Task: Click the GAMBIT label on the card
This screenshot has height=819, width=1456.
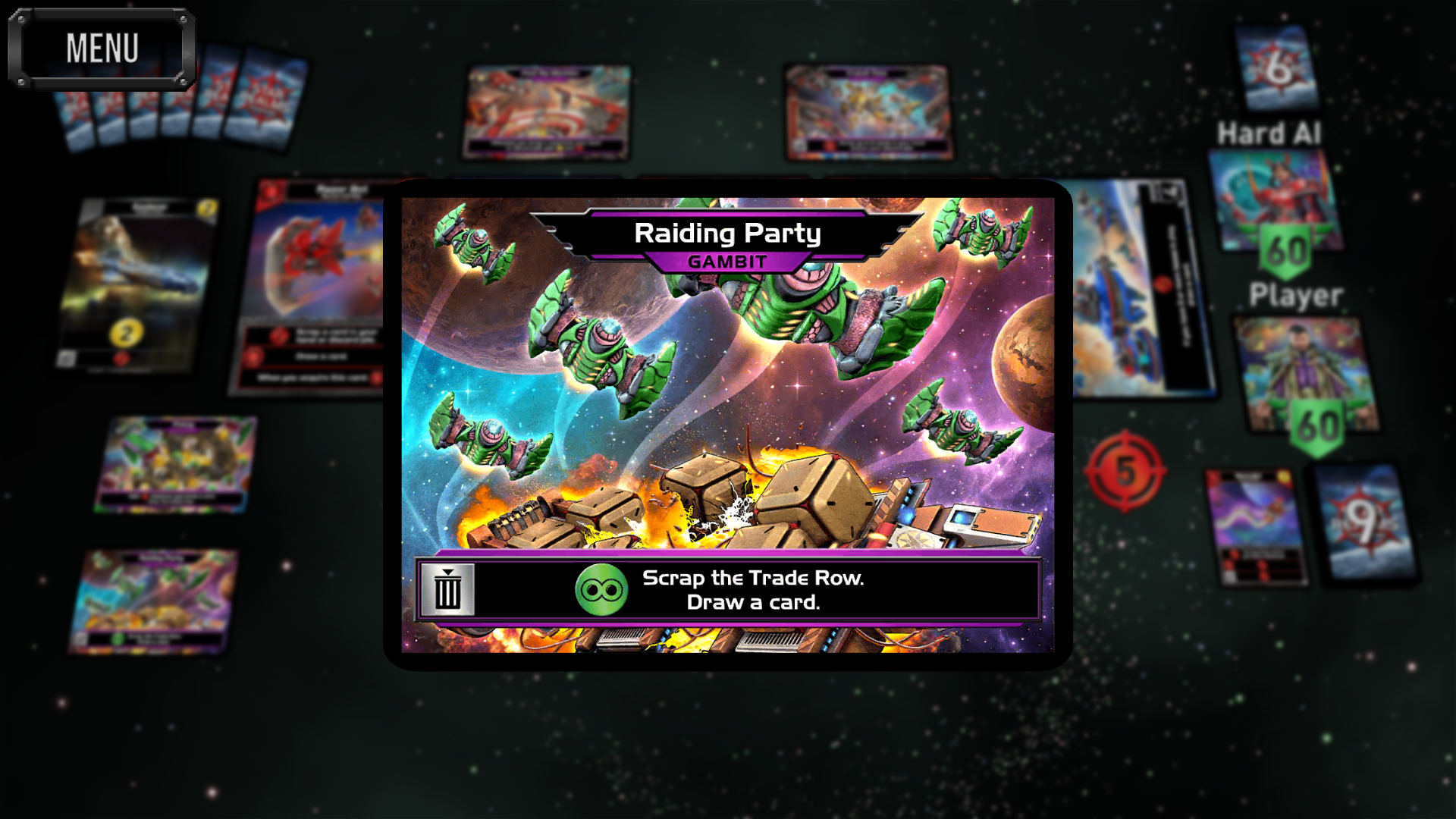Action: (x=728, y=263)
